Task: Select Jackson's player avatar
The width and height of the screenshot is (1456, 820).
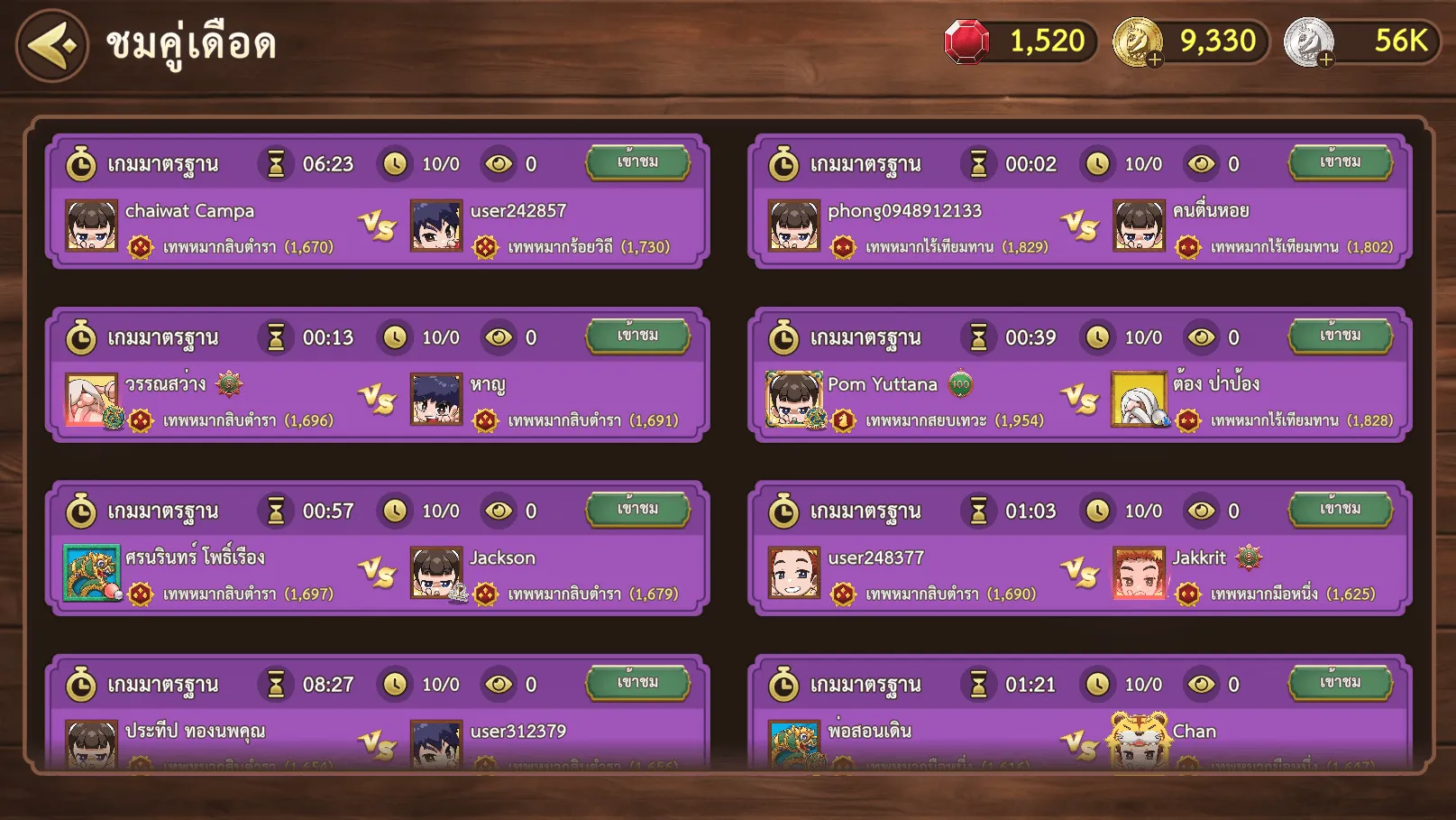Action: pyautogui.click(x=437, y=572)
